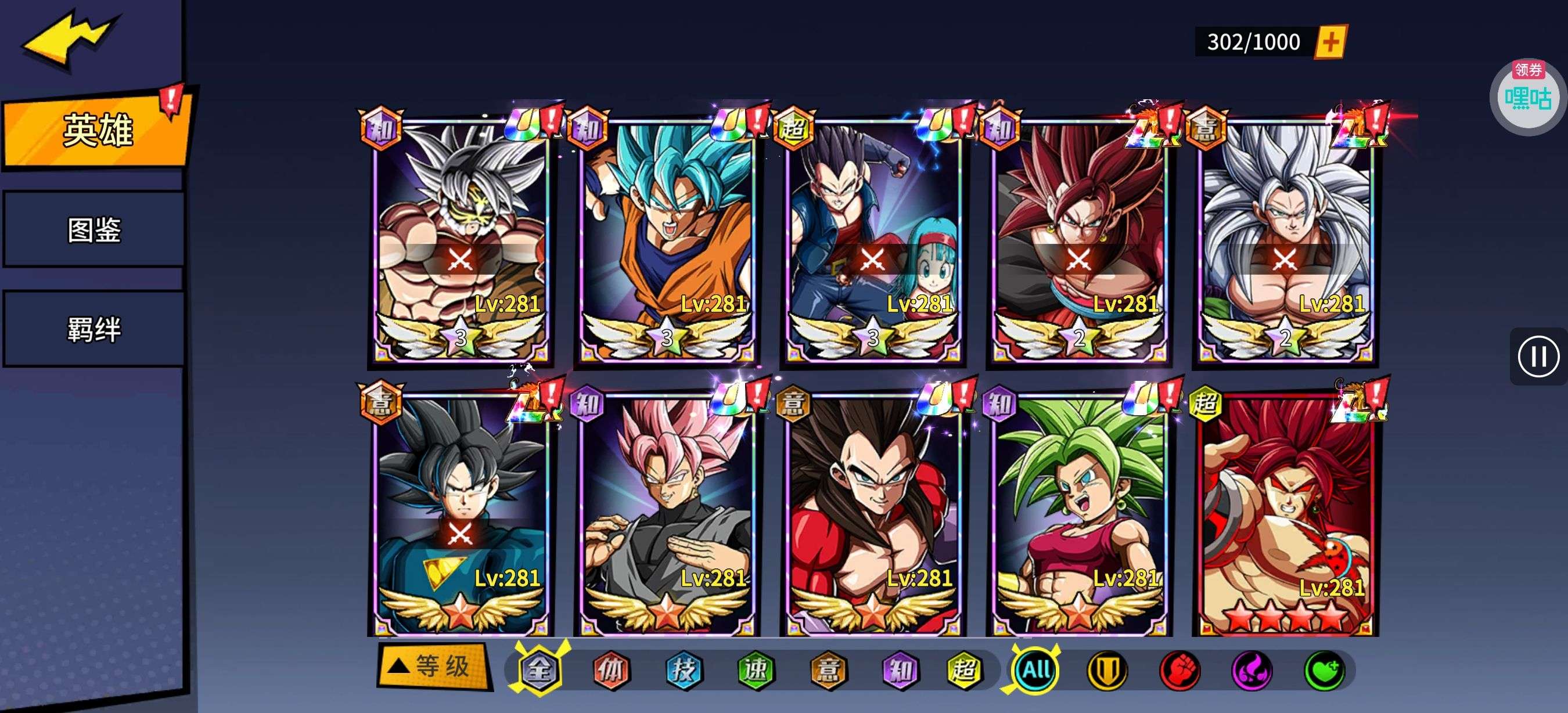Select the four-star red Broly card
The image size is (1568, 713).
click(x=1286, y=514)
